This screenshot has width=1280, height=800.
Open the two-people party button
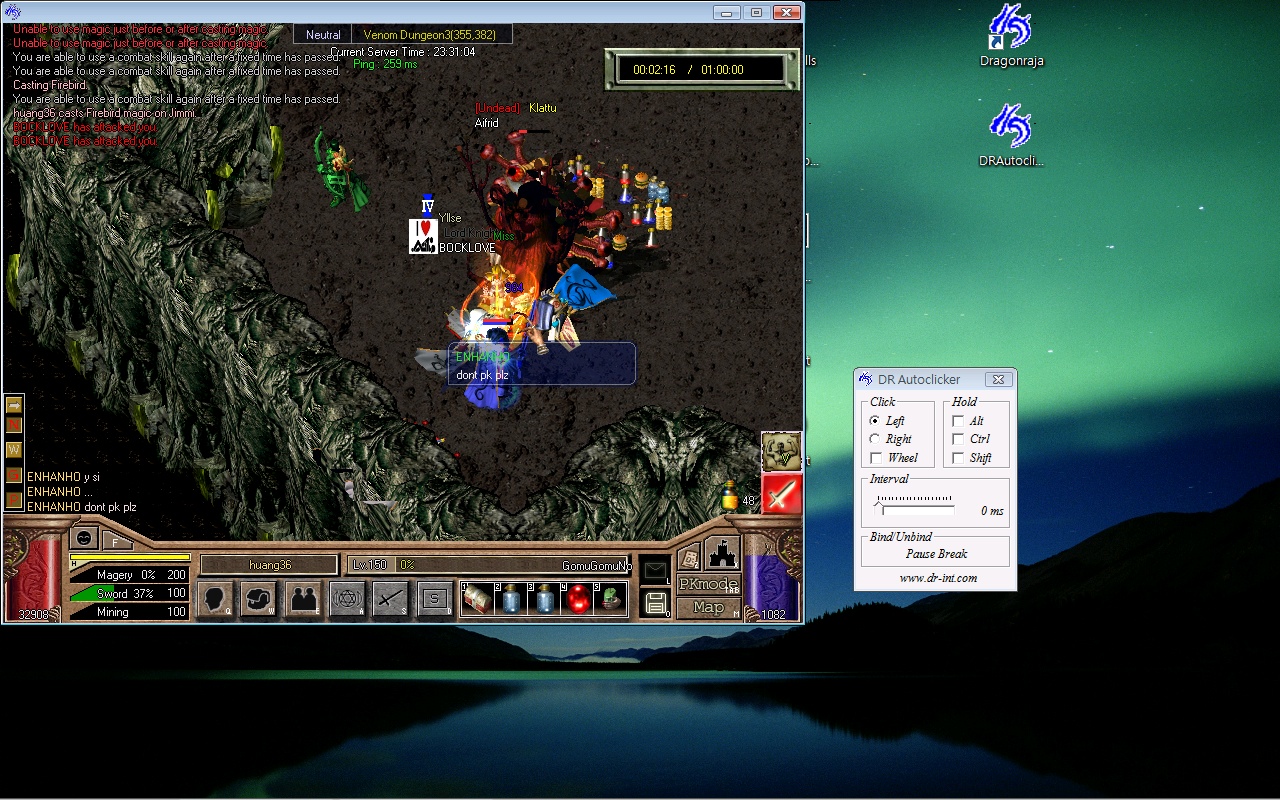pos(303,599)
